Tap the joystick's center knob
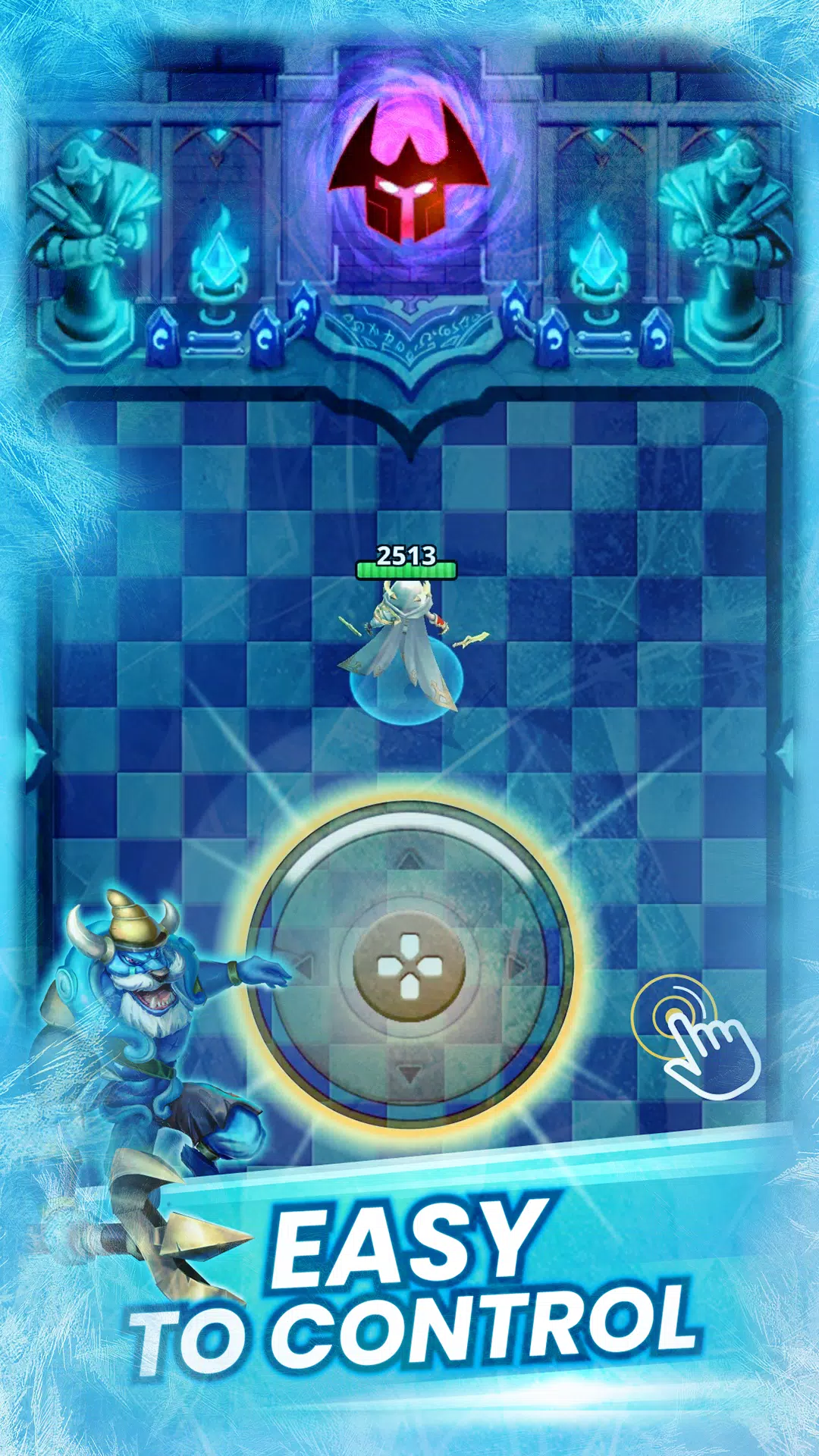 [x=409, y=965]
